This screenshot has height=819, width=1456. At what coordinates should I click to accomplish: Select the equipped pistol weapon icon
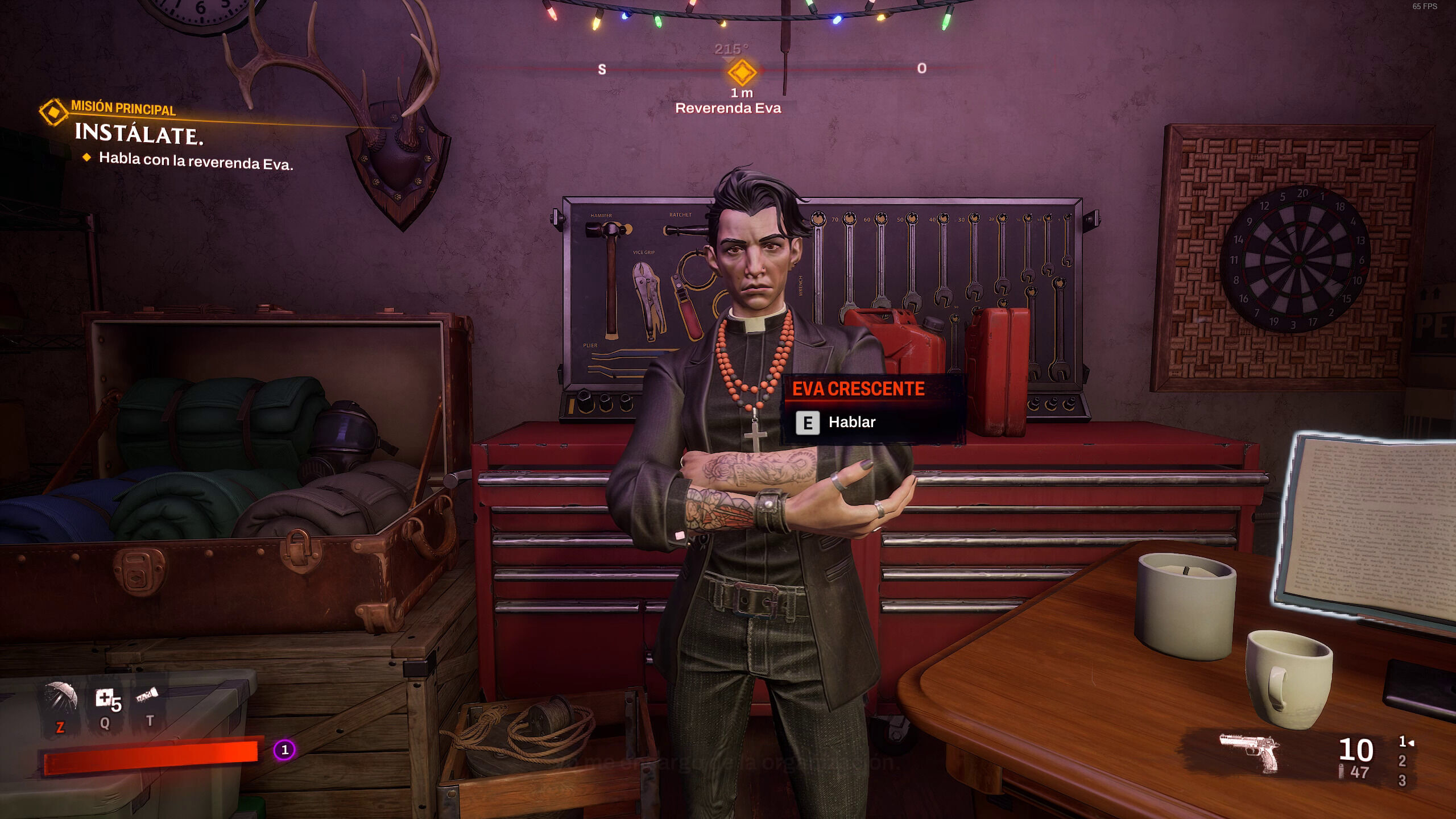[1249, 752]
